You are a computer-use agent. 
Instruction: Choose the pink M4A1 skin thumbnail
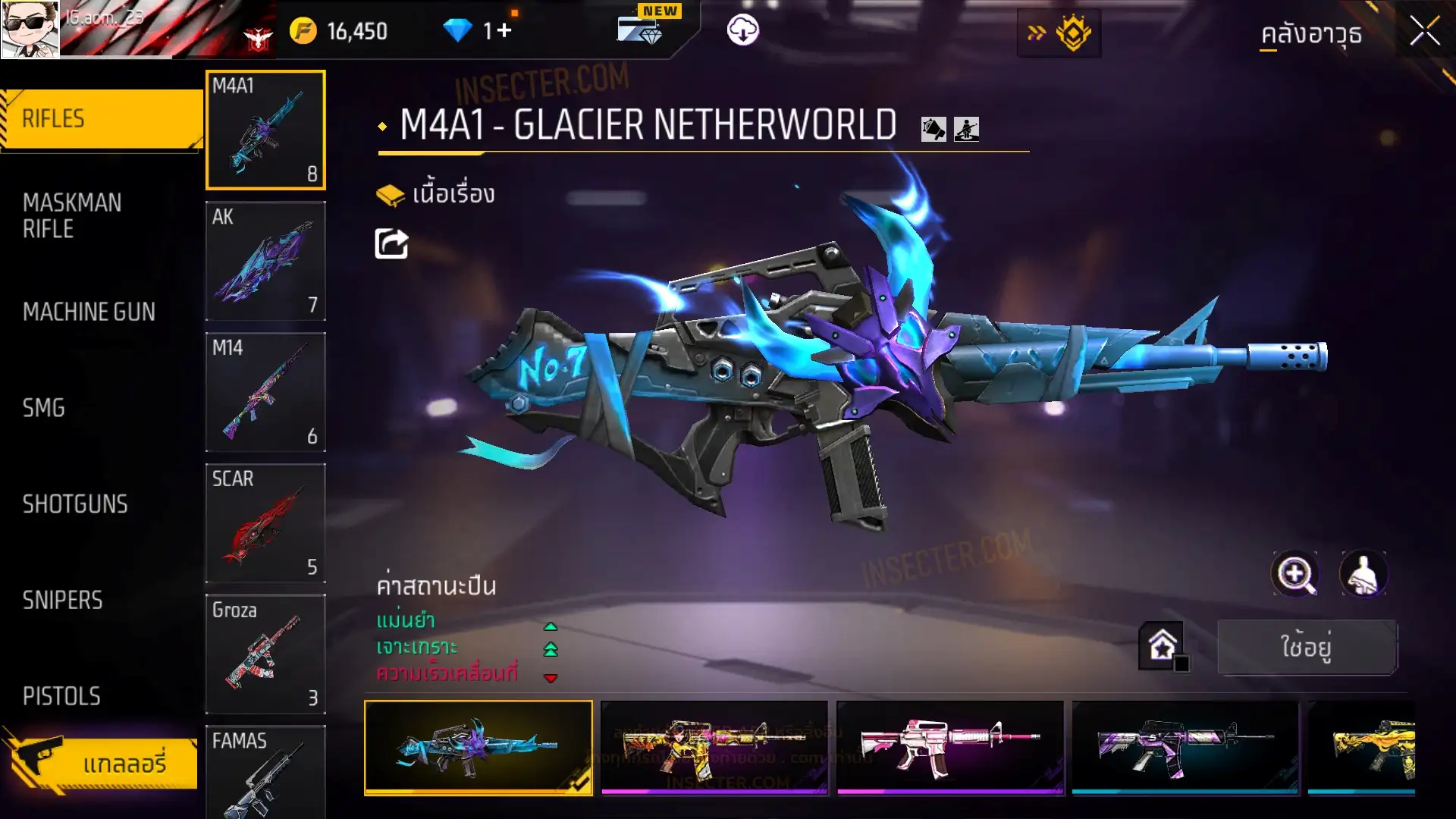949,747
